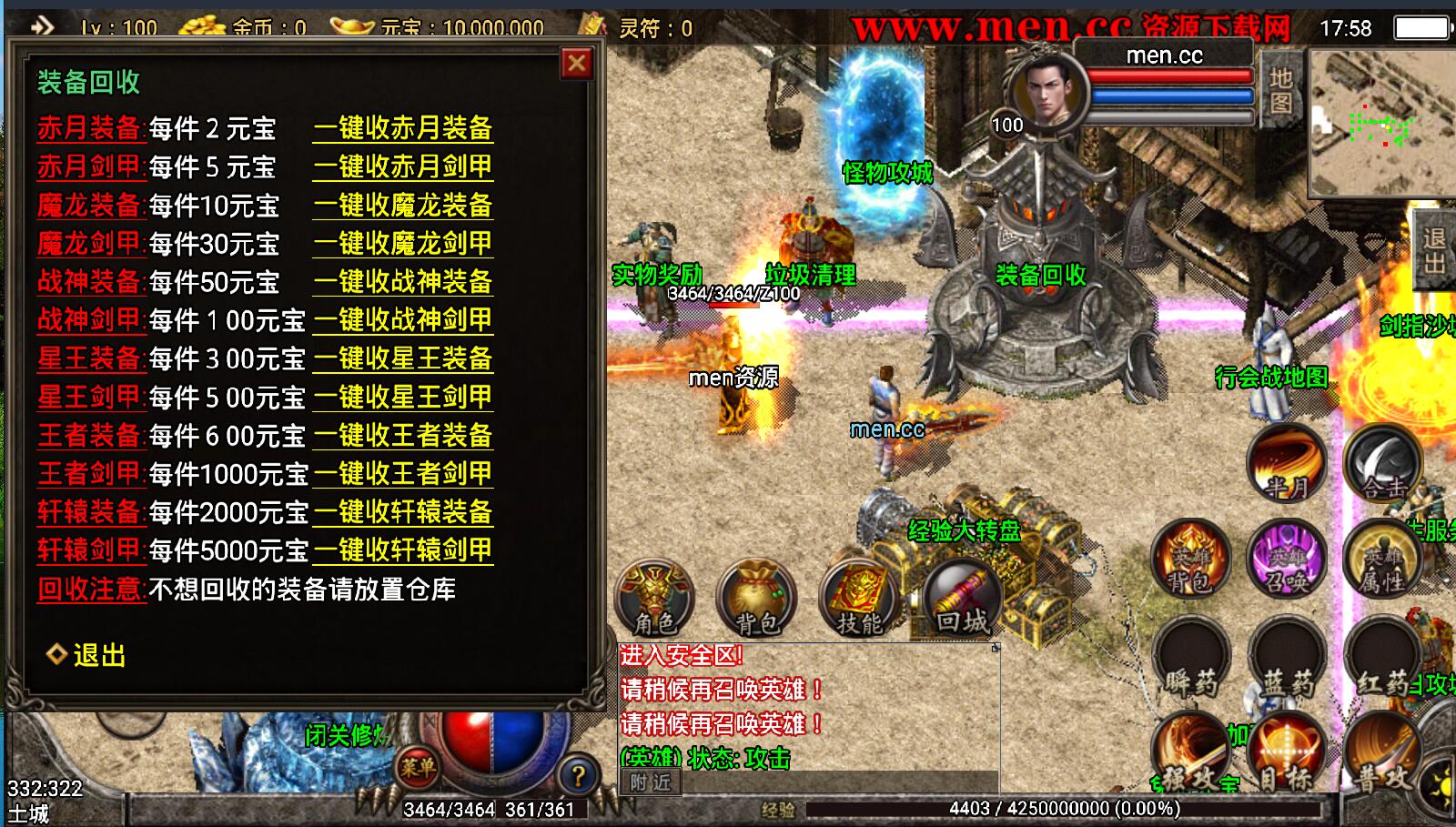This screenshot has width=1456, height=827.
Task: Open the 背包 inventory bag
Action: point(756,599)
